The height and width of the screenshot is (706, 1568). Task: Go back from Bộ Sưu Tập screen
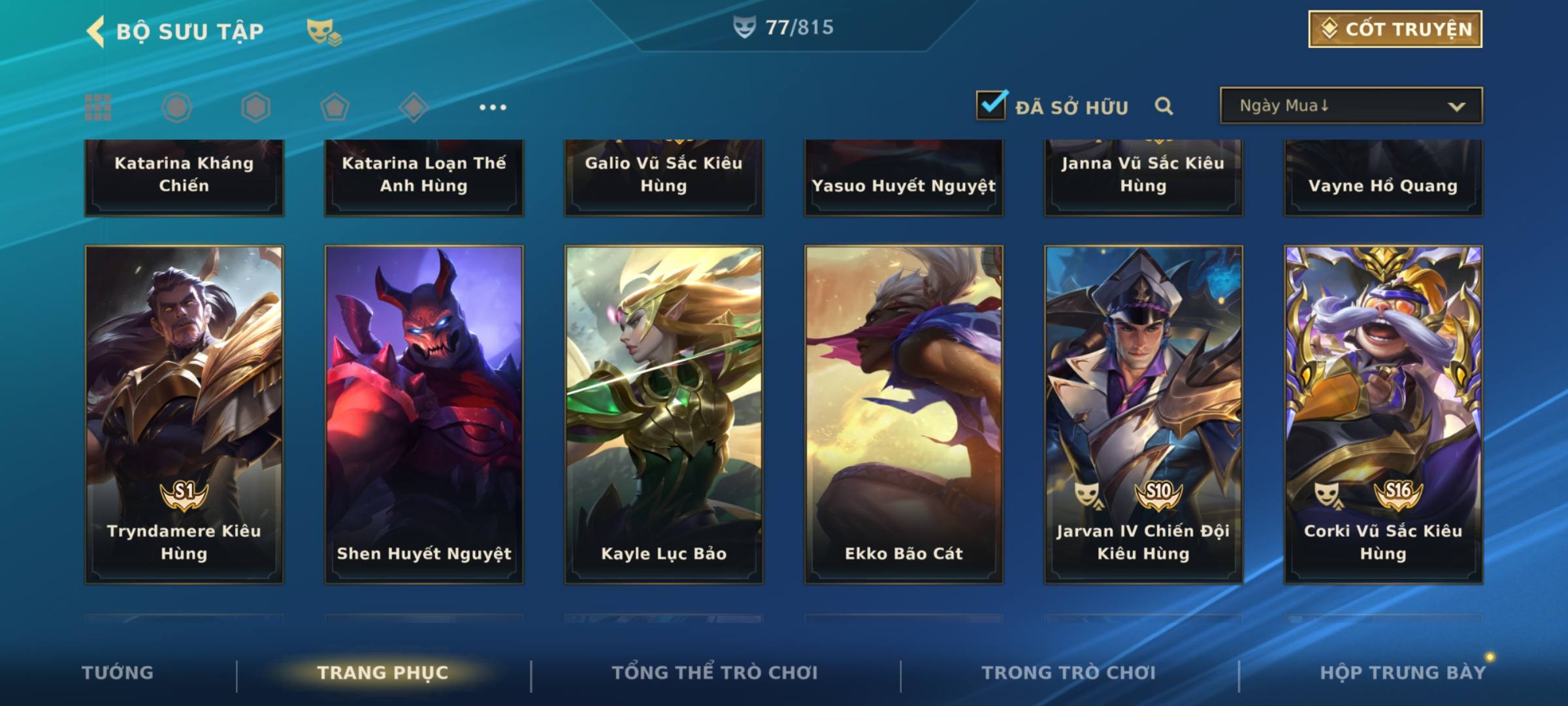pos(95,31)
